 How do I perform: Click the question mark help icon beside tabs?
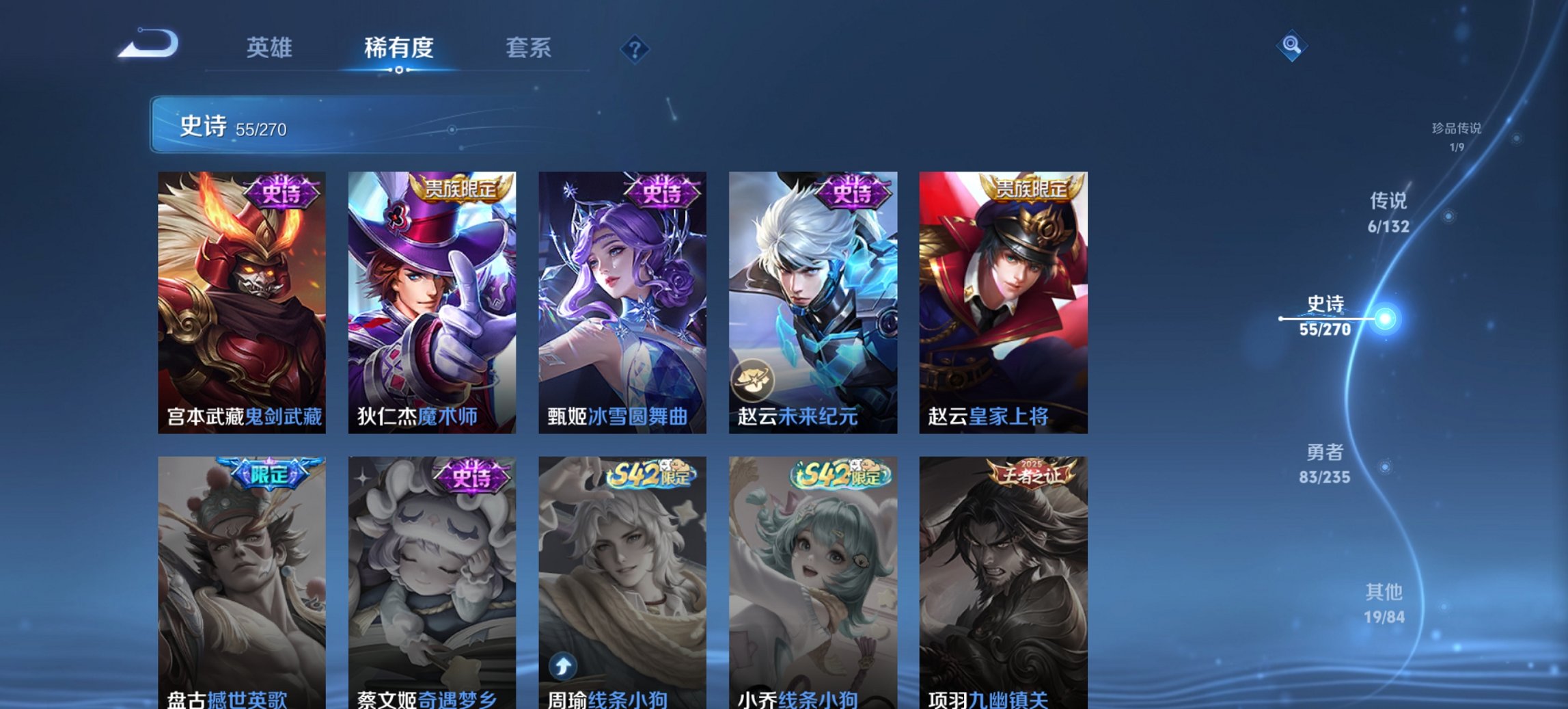tap(635, 49)
